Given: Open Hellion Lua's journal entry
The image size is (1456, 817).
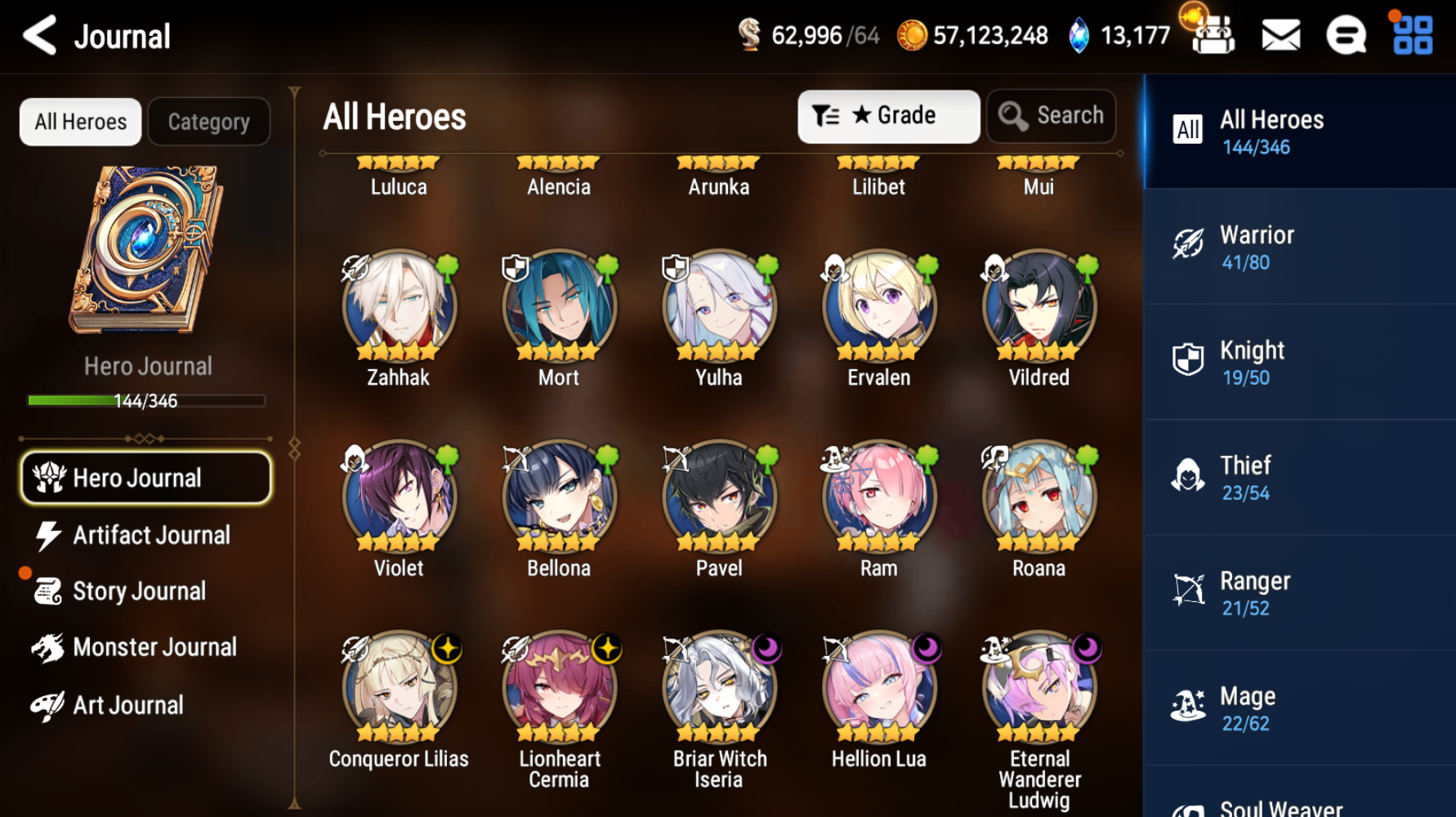Looking at the screenshot, I should [878, 689].
